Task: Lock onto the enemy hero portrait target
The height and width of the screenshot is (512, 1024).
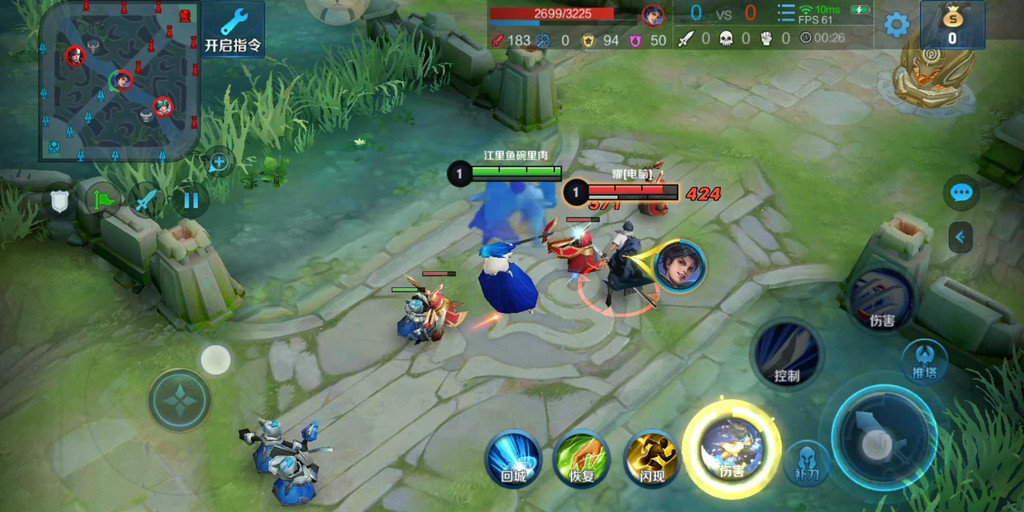Action: pos(680,267)
